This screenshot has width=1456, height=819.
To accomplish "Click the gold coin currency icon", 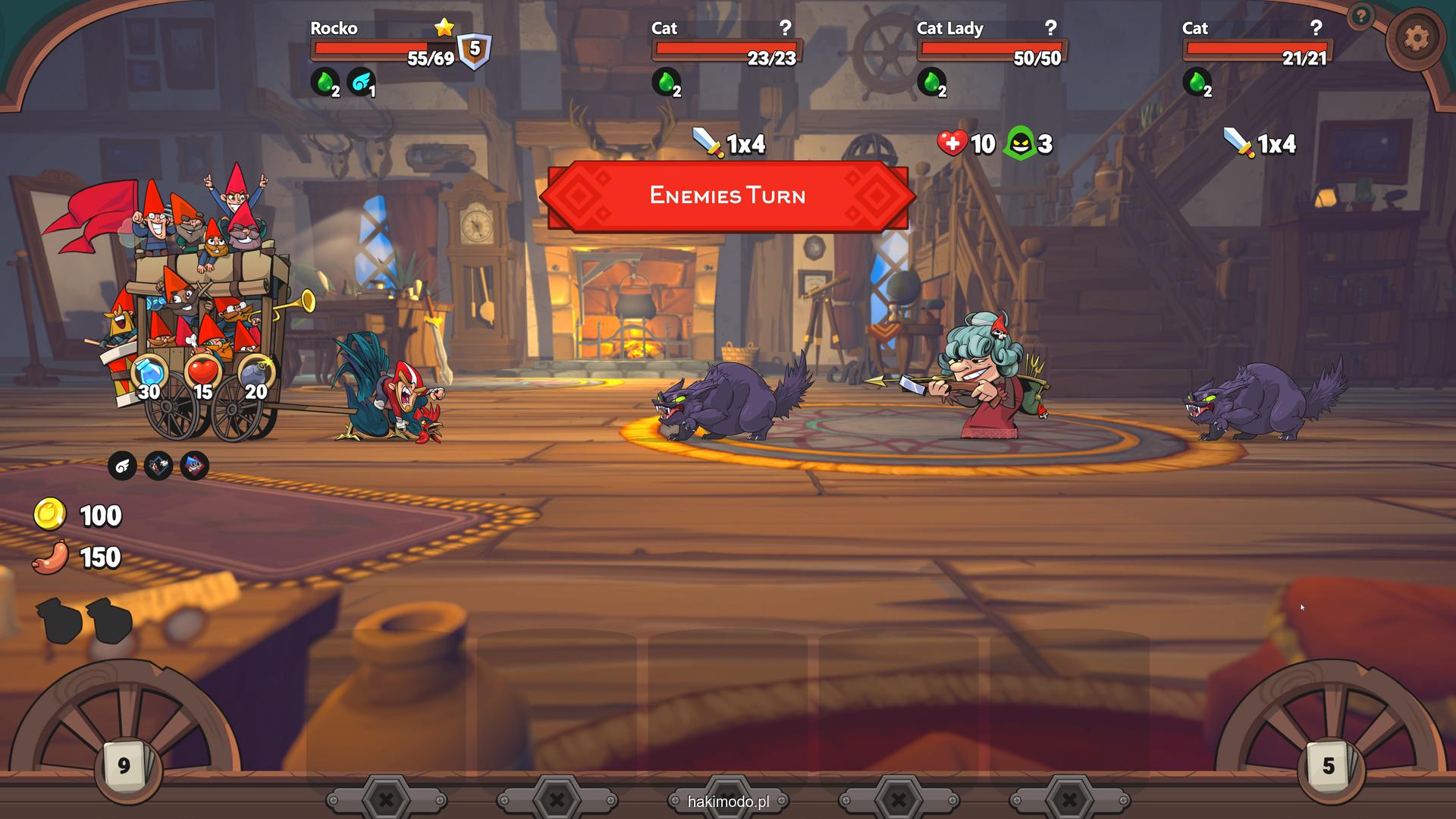I will coord(50,514).
